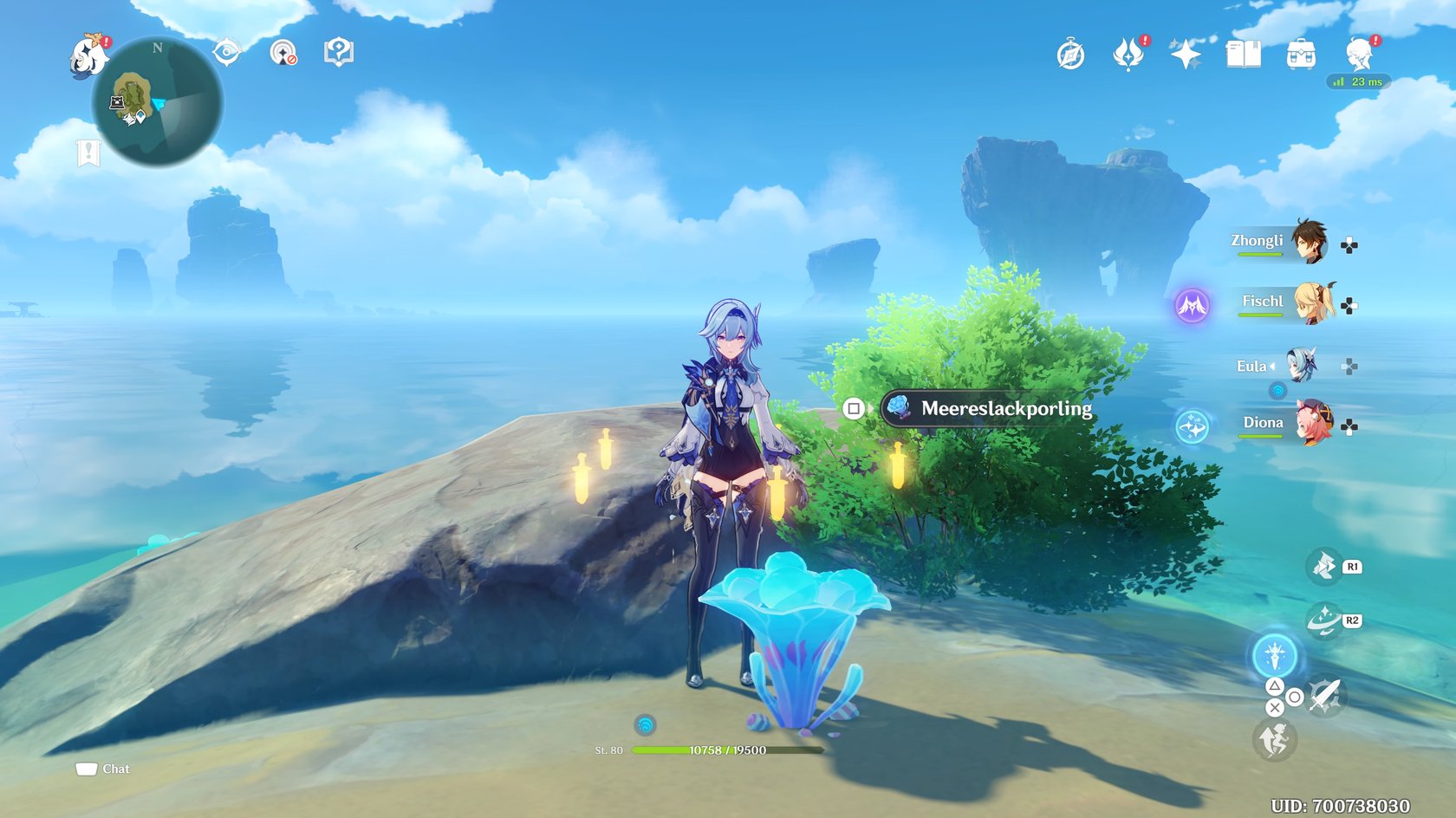This screenshot has width=1456, height=818.
Task: Click the sword normal attack icon
Action: click(x=1325, y=695)
